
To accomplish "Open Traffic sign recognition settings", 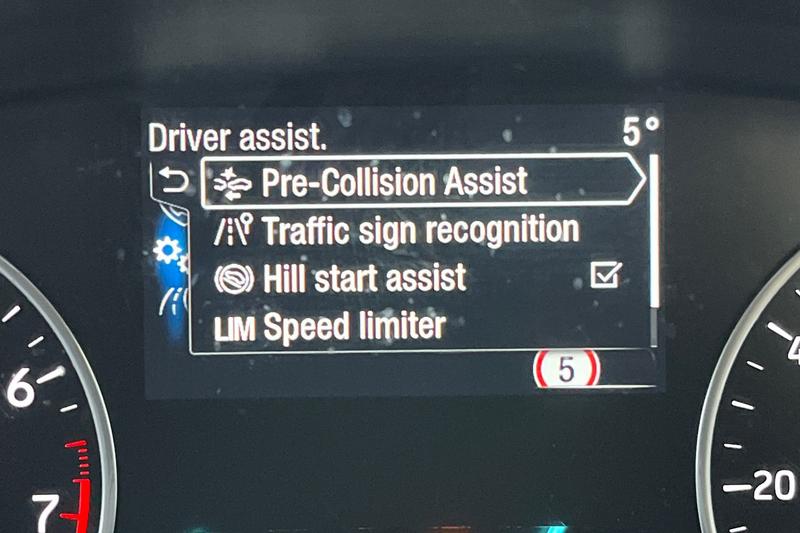I will click(420, 231).
